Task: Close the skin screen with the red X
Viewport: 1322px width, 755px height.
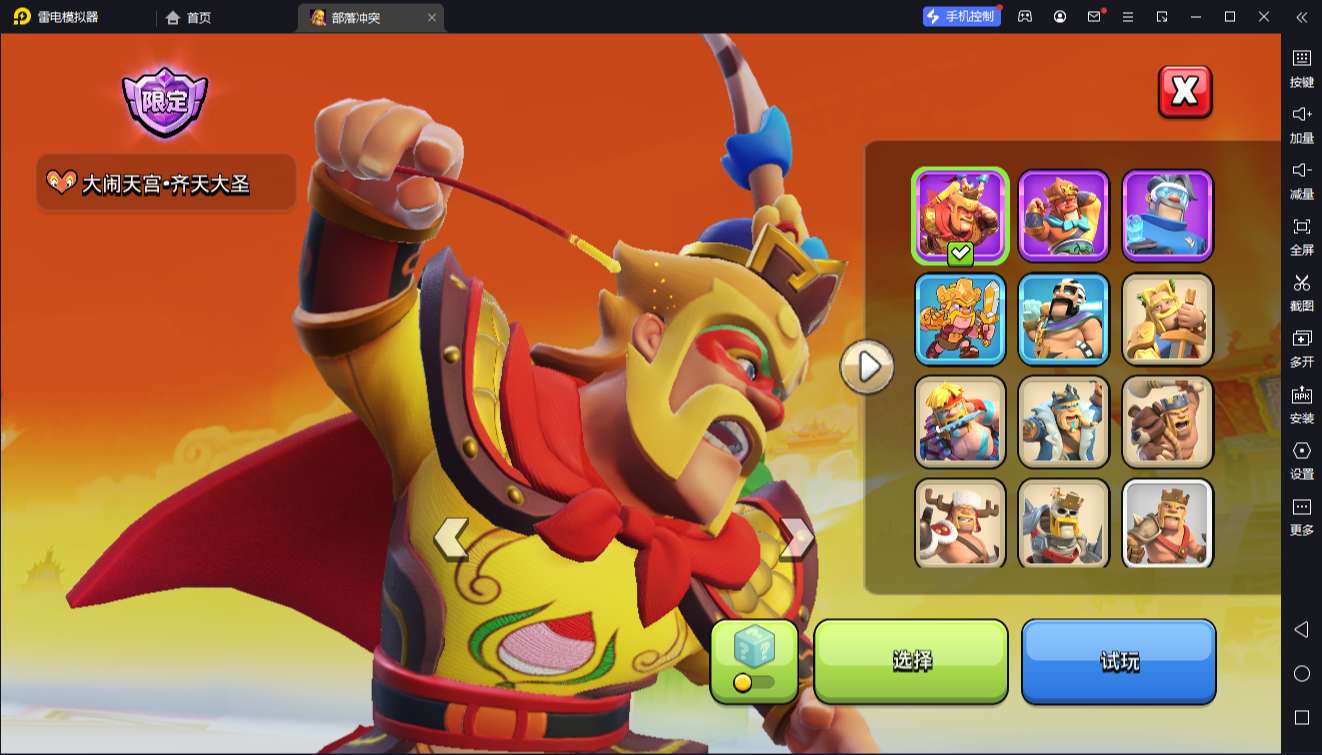Action: tap(1184, 92)
